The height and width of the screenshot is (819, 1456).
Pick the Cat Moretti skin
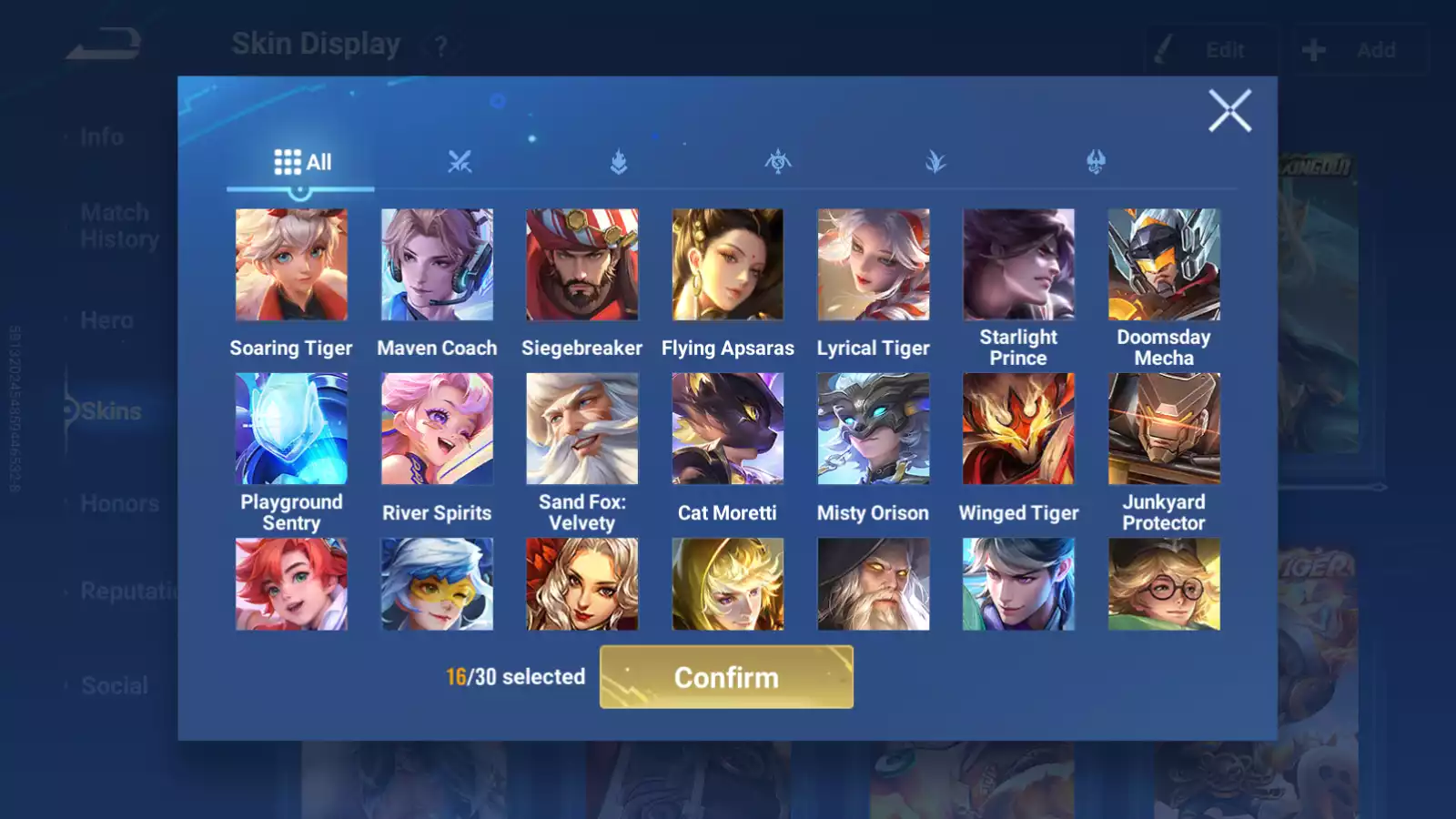[x=727, y=429]
